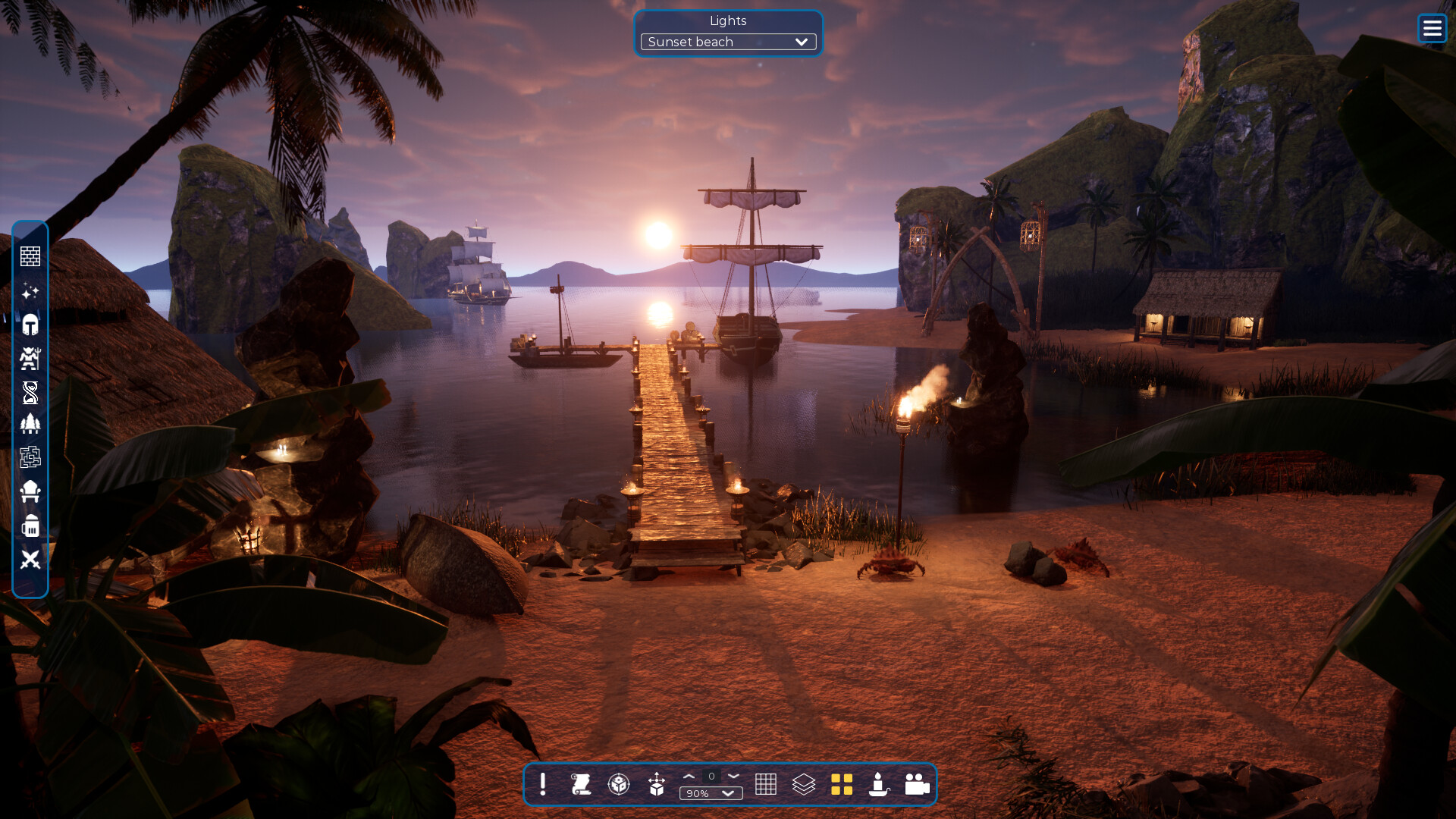1456x819 pixels.
Task: Open the monster character category
Action: [30, 359]
